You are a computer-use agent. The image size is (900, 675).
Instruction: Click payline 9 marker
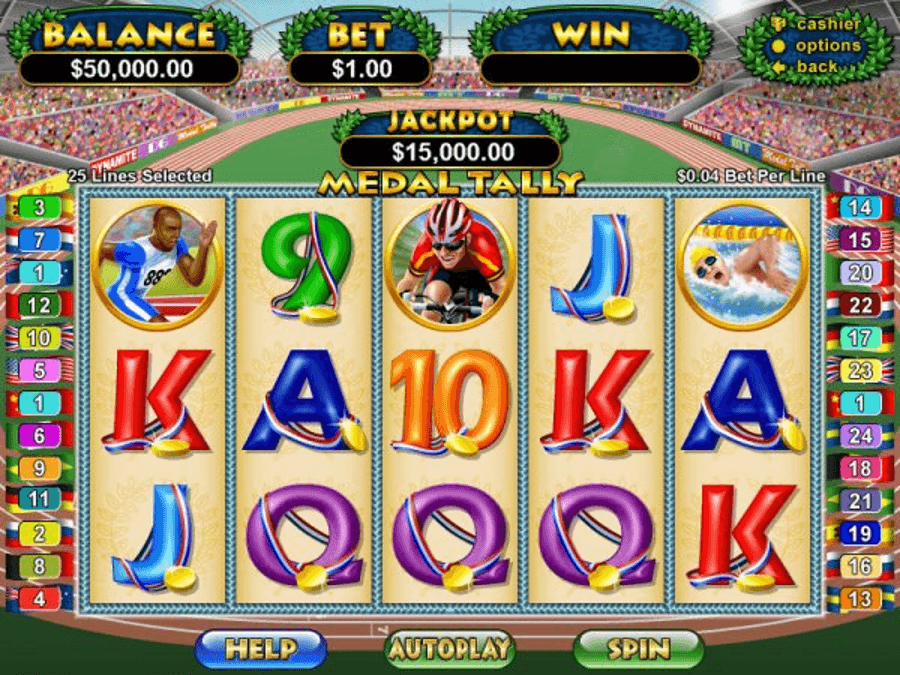[x=39, y=467]
